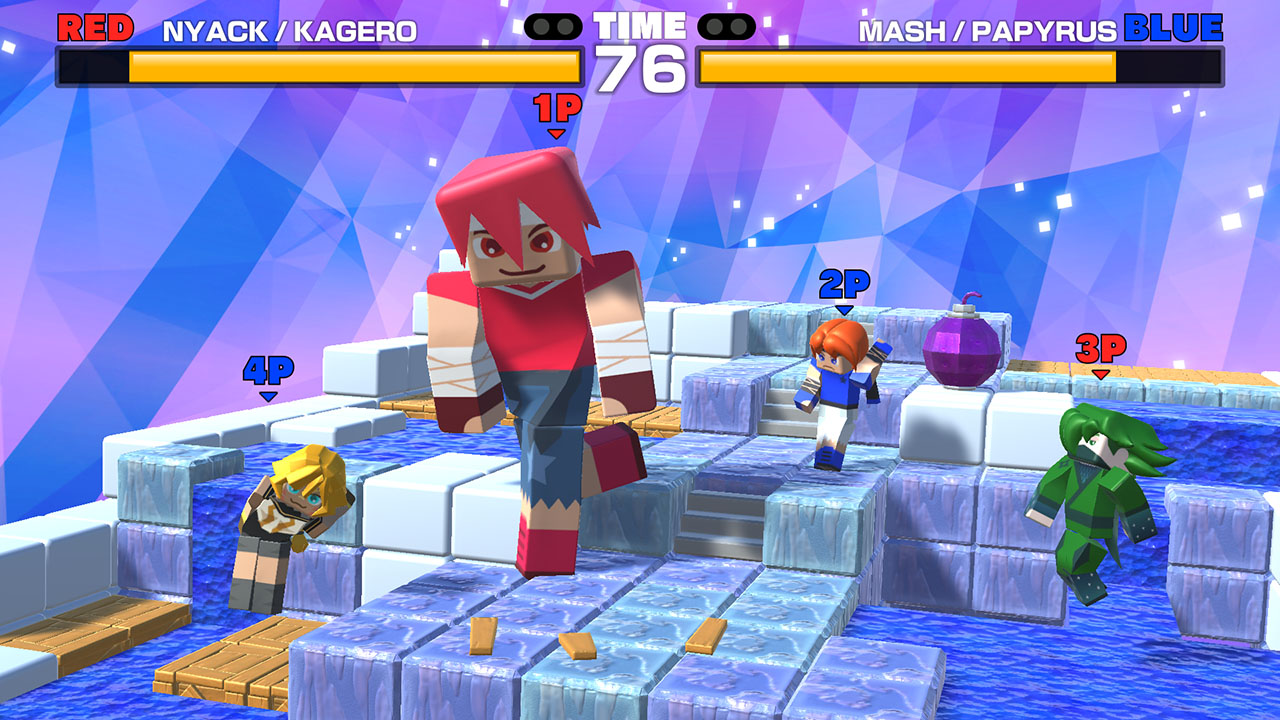Click the 1P player marker
Viewport: 1280px width, 720px height.
coord(556,108)
